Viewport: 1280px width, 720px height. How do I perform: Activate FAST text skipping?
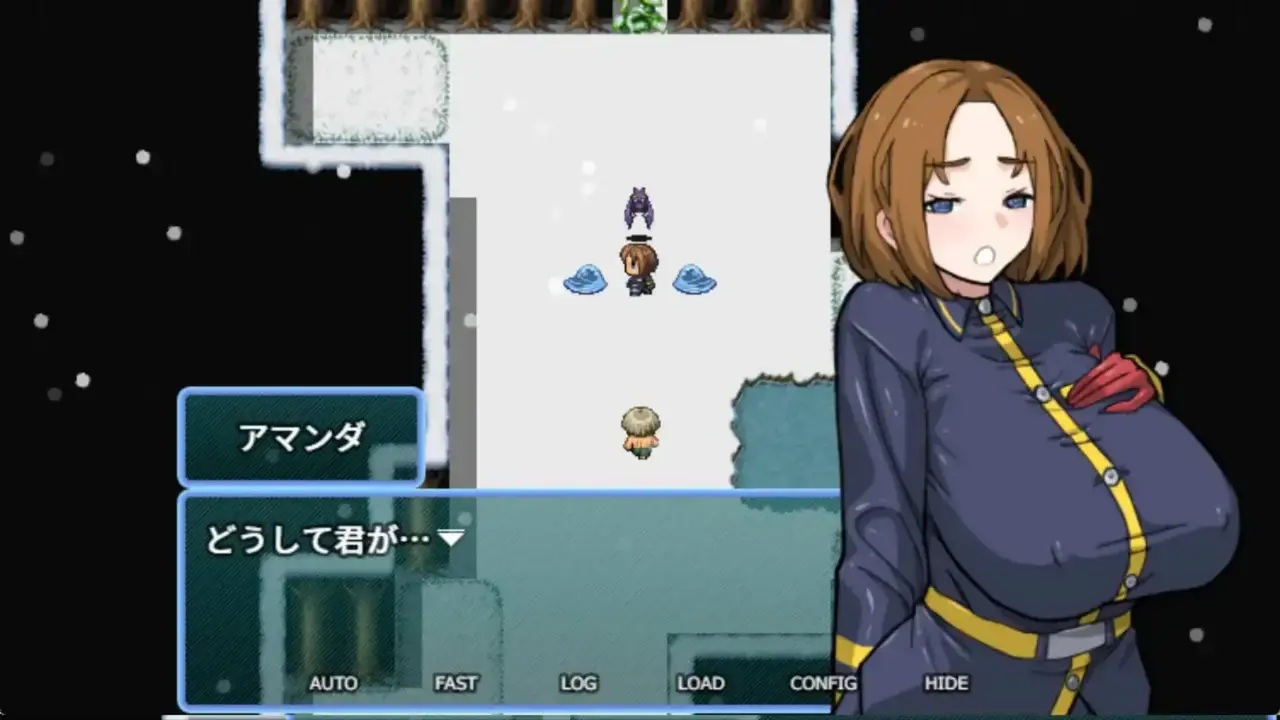tap(456, 684)
